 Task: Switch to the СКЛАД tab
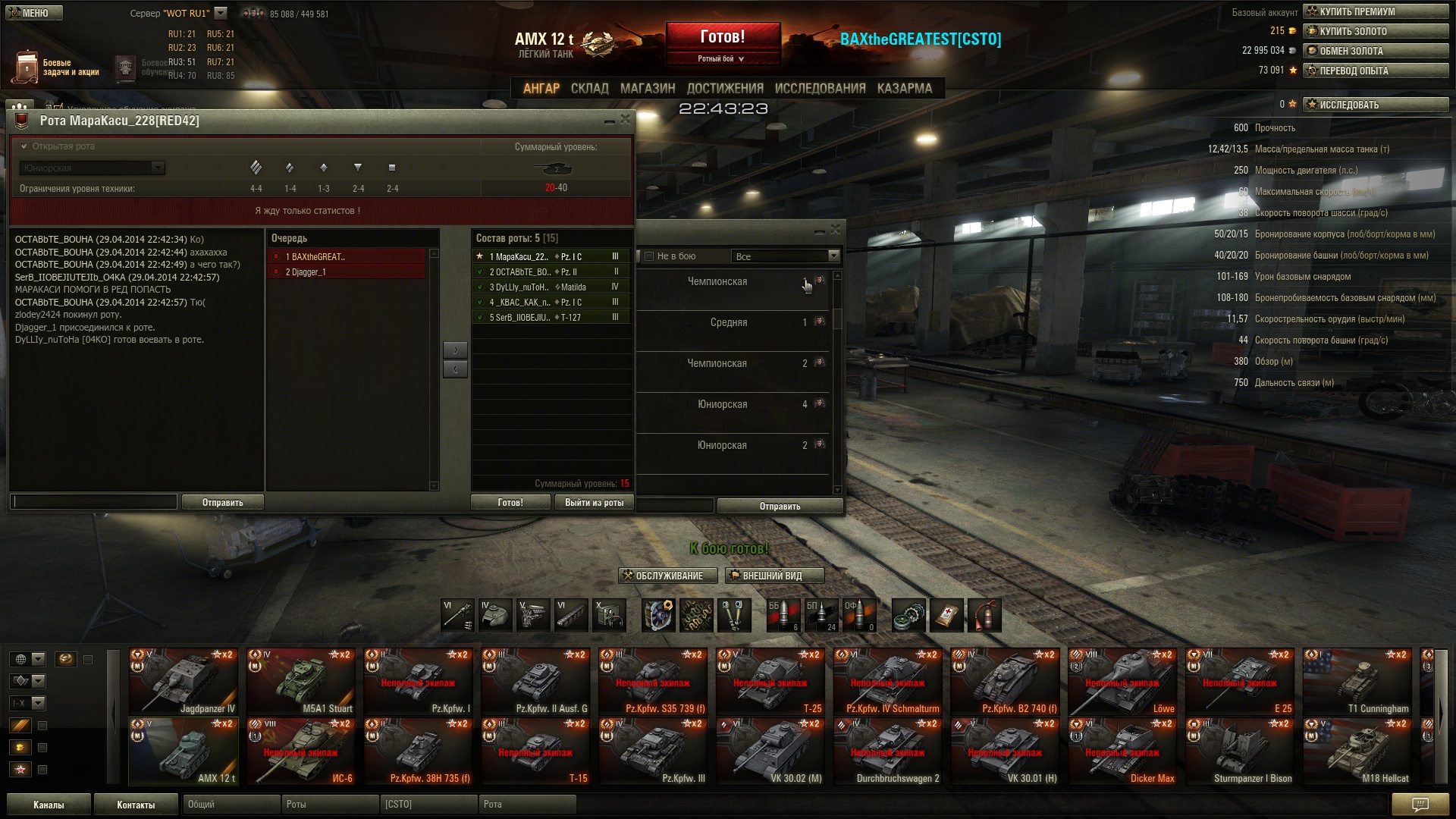(589, 89)
